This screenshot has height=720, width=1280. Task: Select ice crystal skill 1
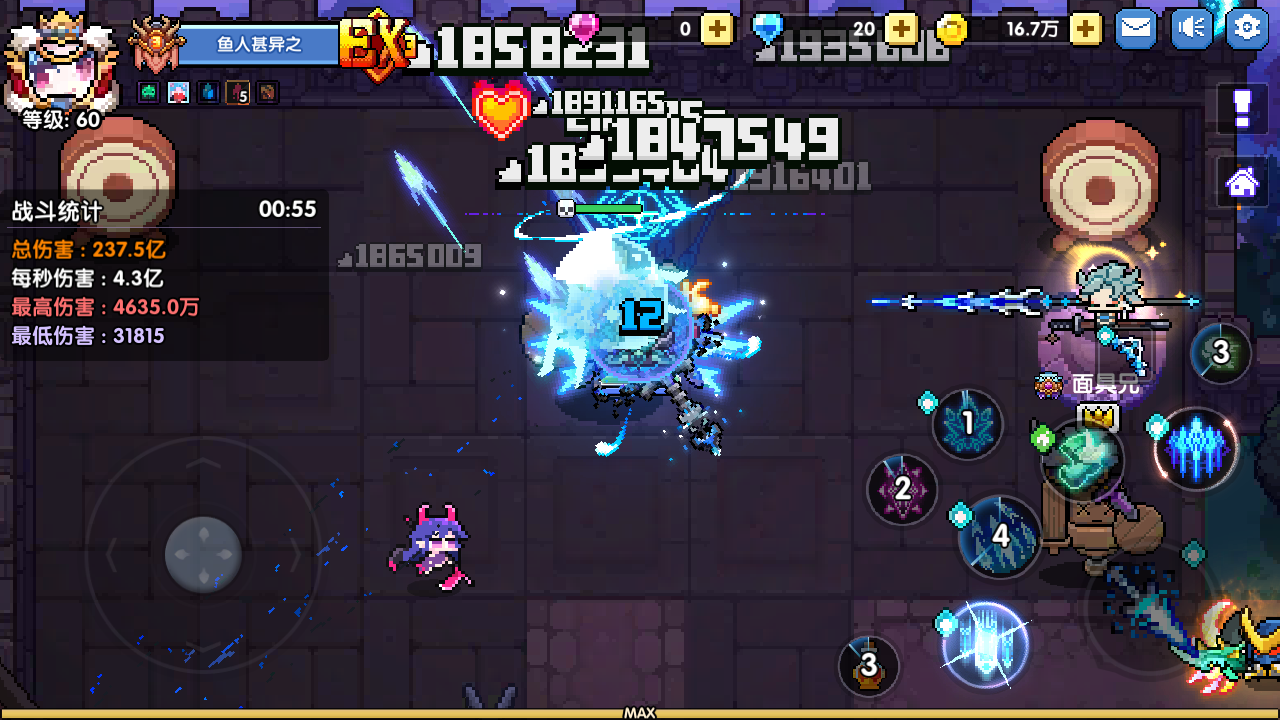click(x=966, y=424)
